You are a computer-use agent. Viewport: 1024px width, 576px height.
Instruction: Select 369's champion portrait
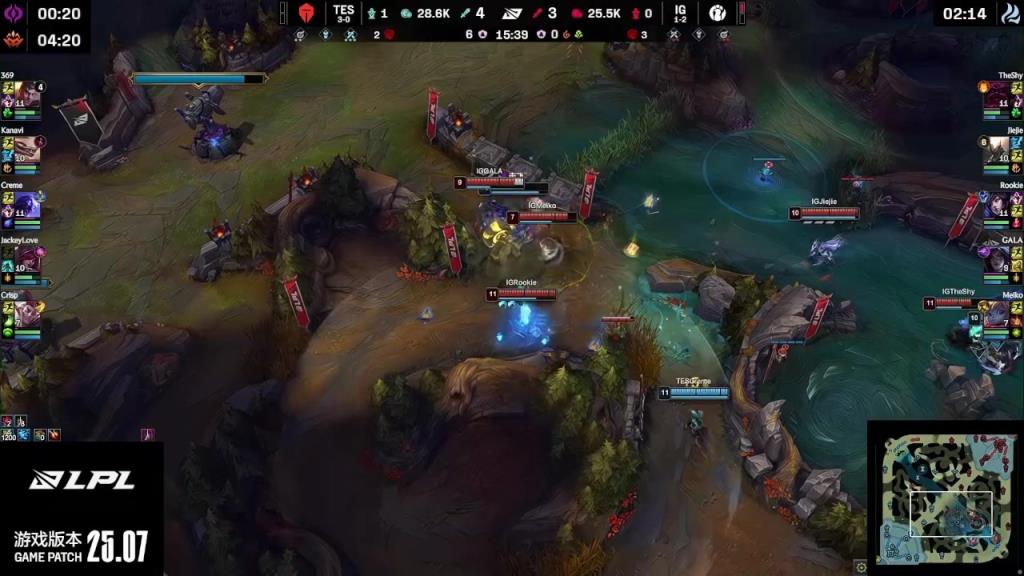click(27, 96)
